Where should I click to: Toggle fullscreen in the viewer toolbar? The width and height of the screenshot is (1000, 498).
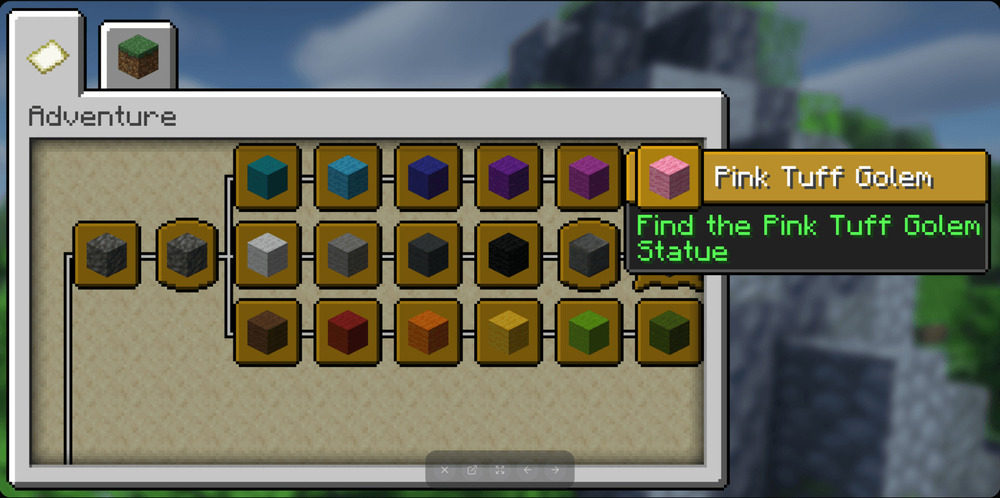500,470
